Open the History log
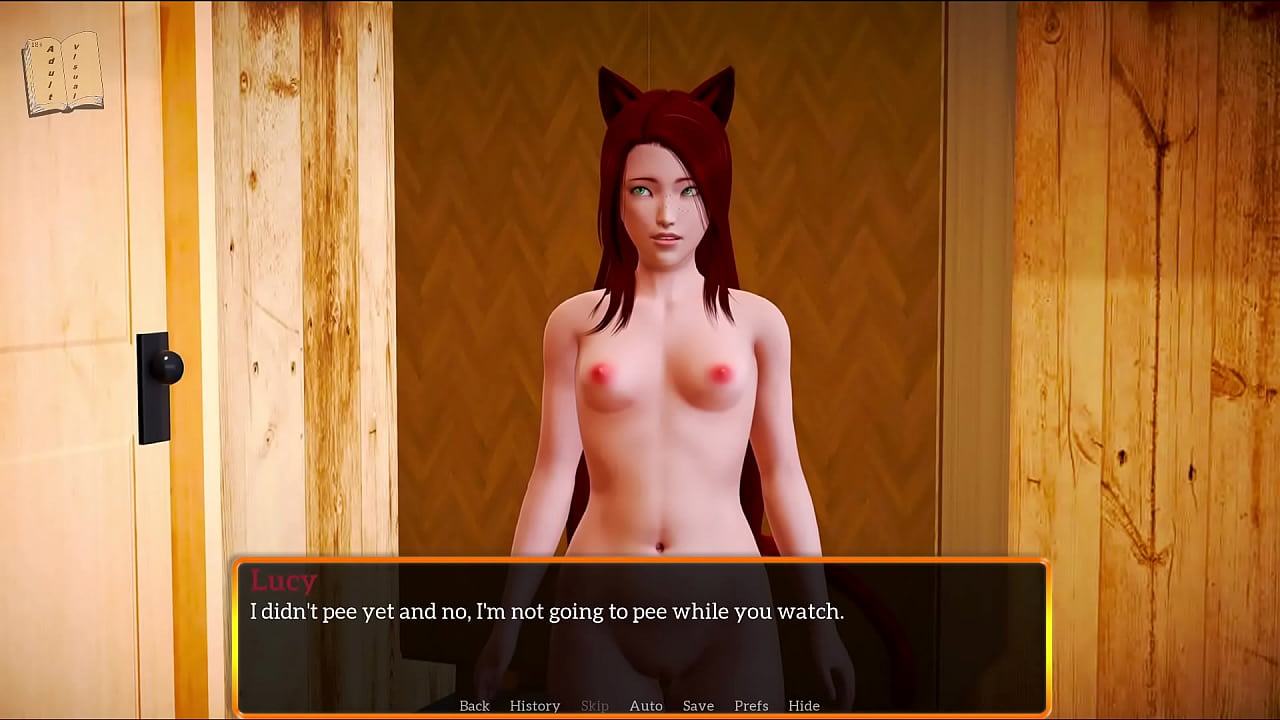Image resolution: width=1280 pixels, height=720 pixels. click(535, 706)
